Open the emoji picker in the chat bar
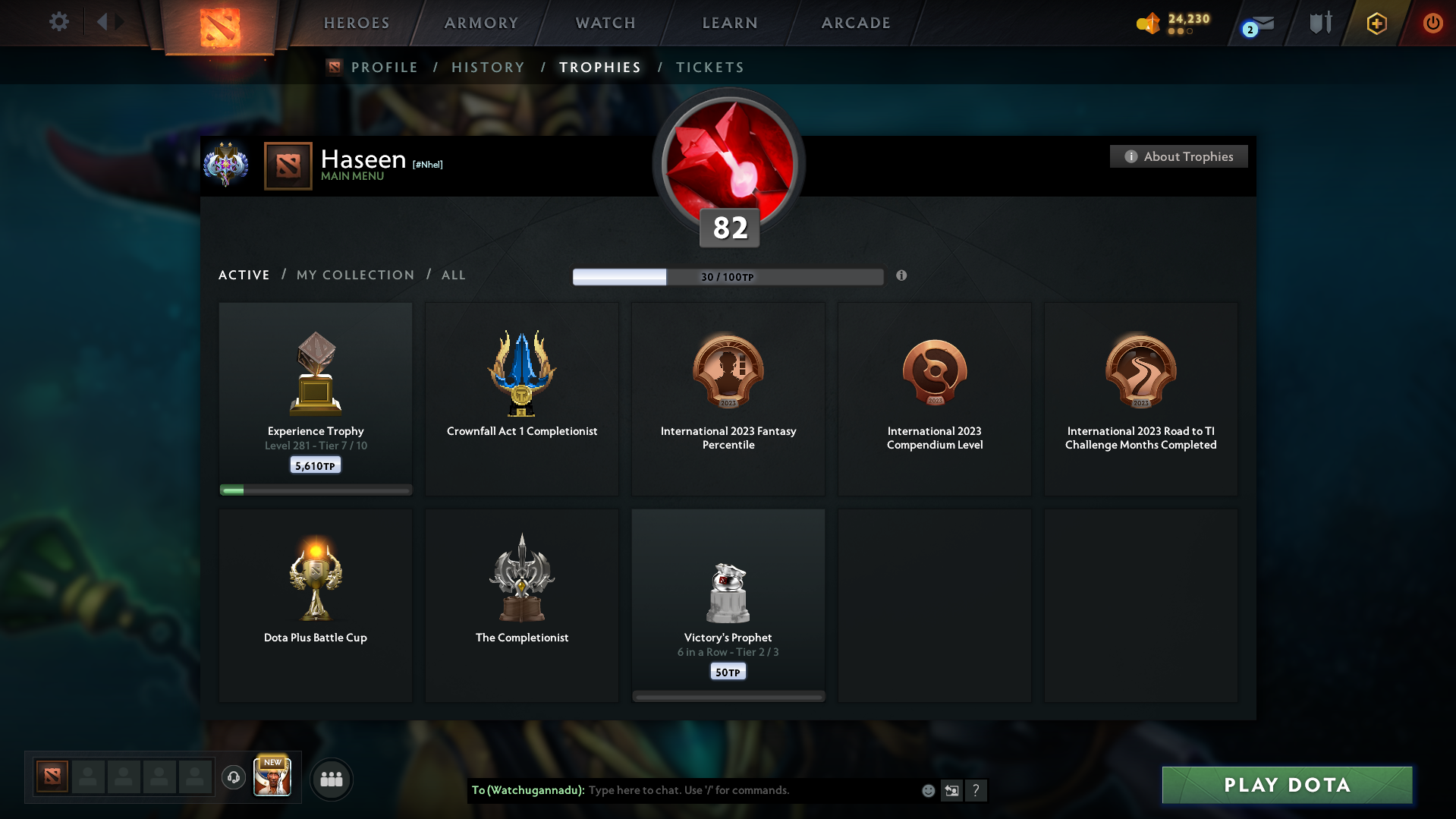This screenshot has width=1456, height=819. pos(928,790)
